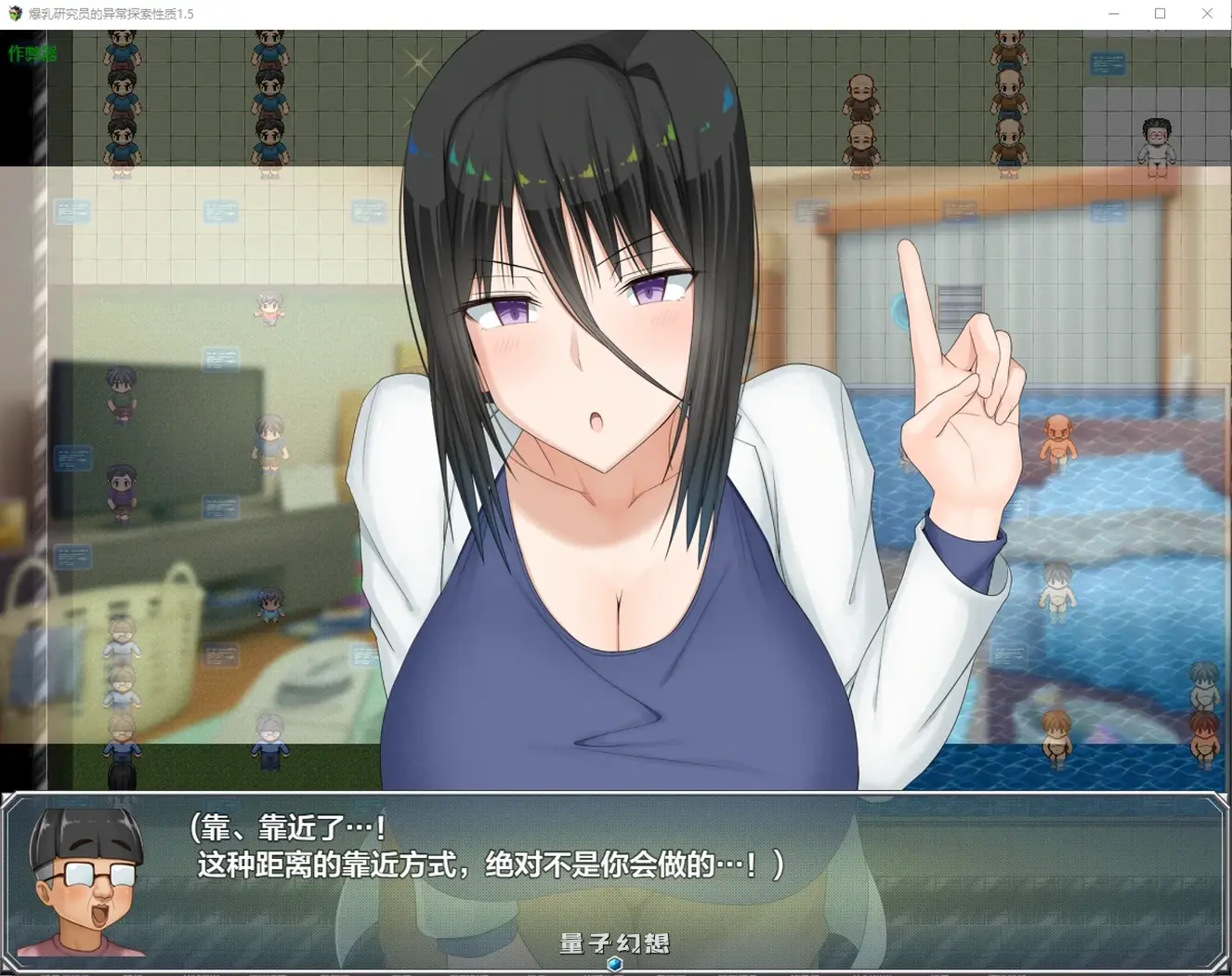Click the game icon in the title bar
1232x976 pixels.
click(x=13, y=14)
